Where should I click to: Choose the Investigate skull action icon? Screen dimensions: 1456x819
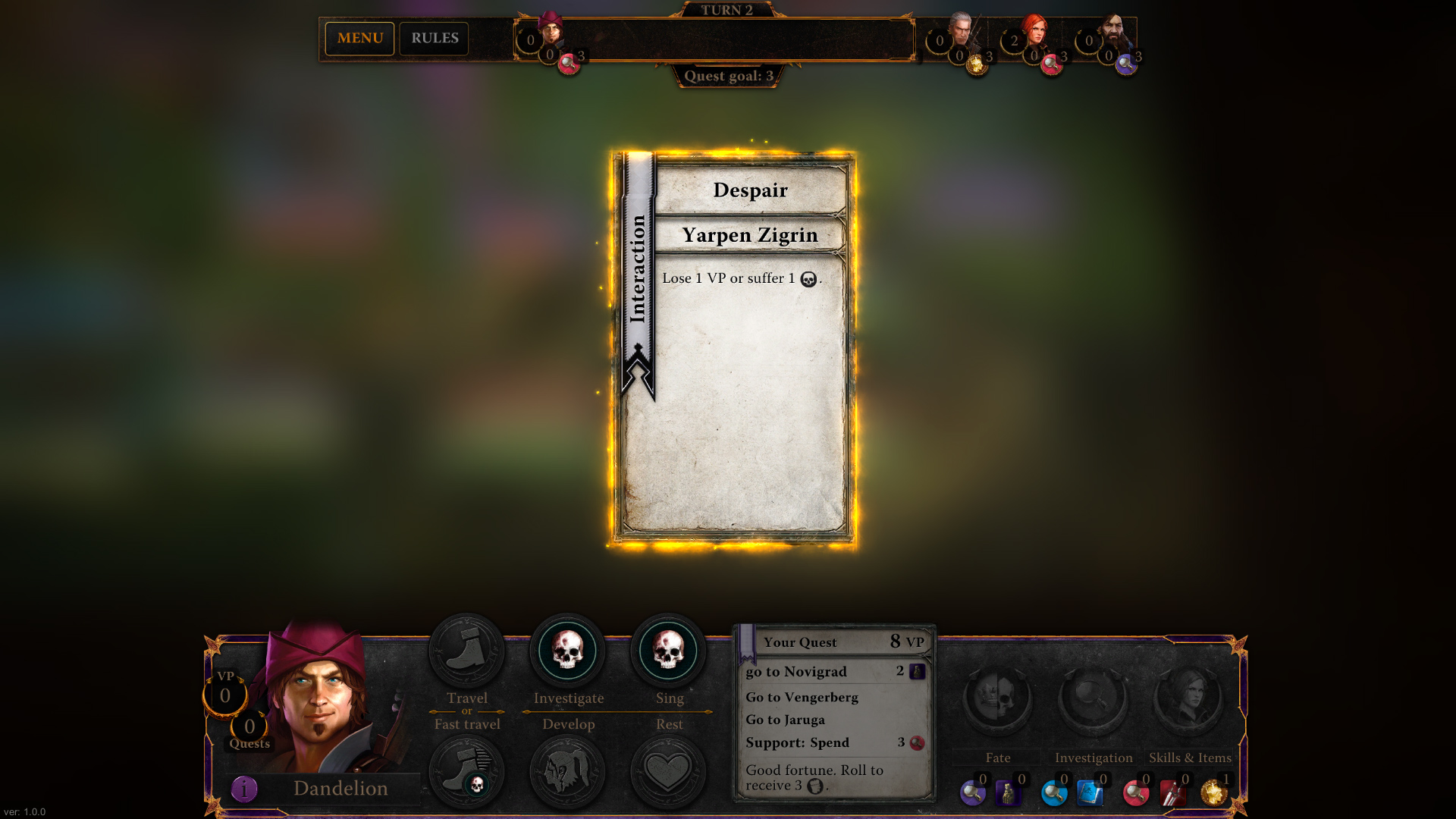567,651
